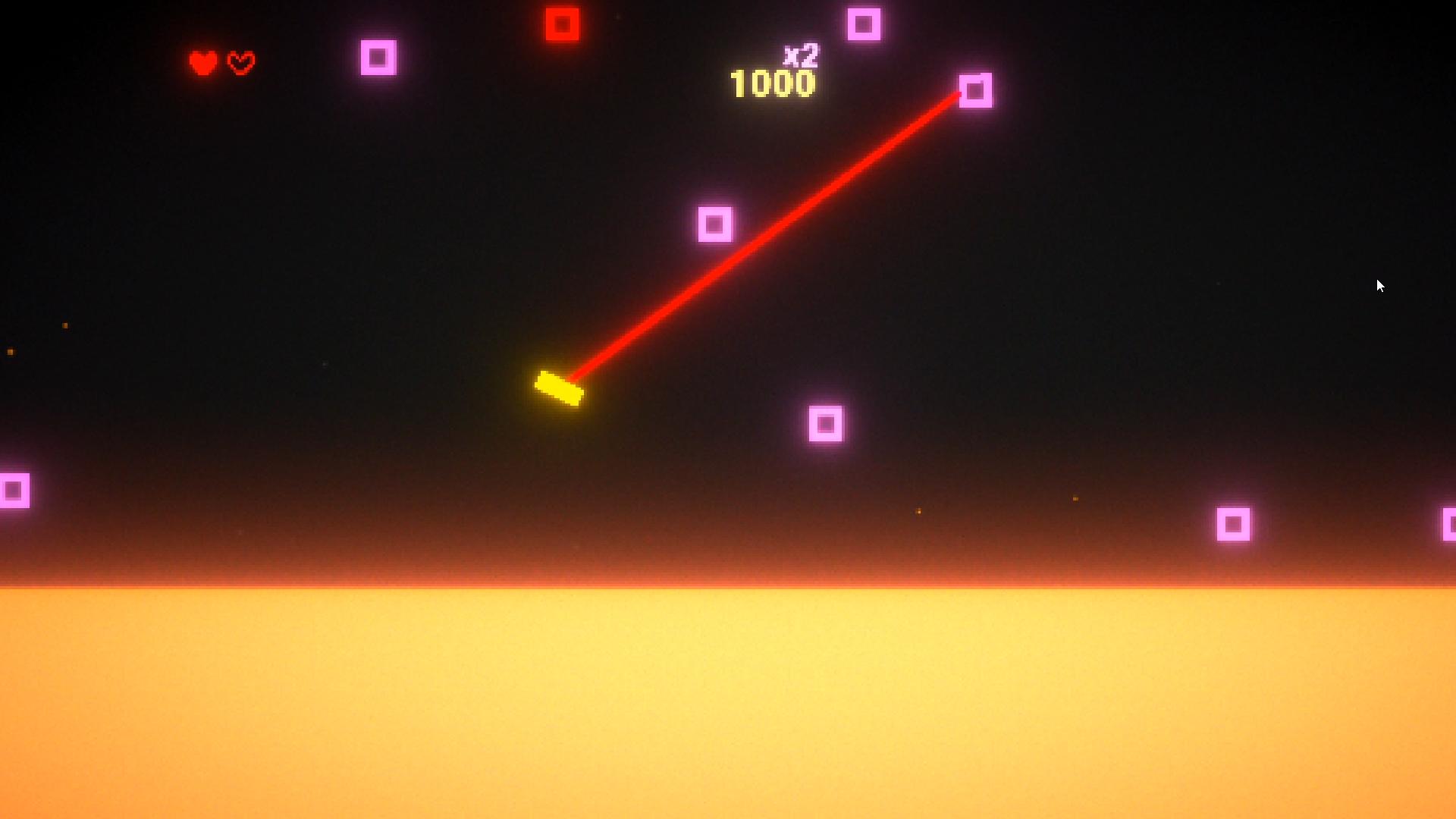This screenshot has width=1456, height=819.
Task: Click the horizon line between sky and ground
Action: coord(728,588)
